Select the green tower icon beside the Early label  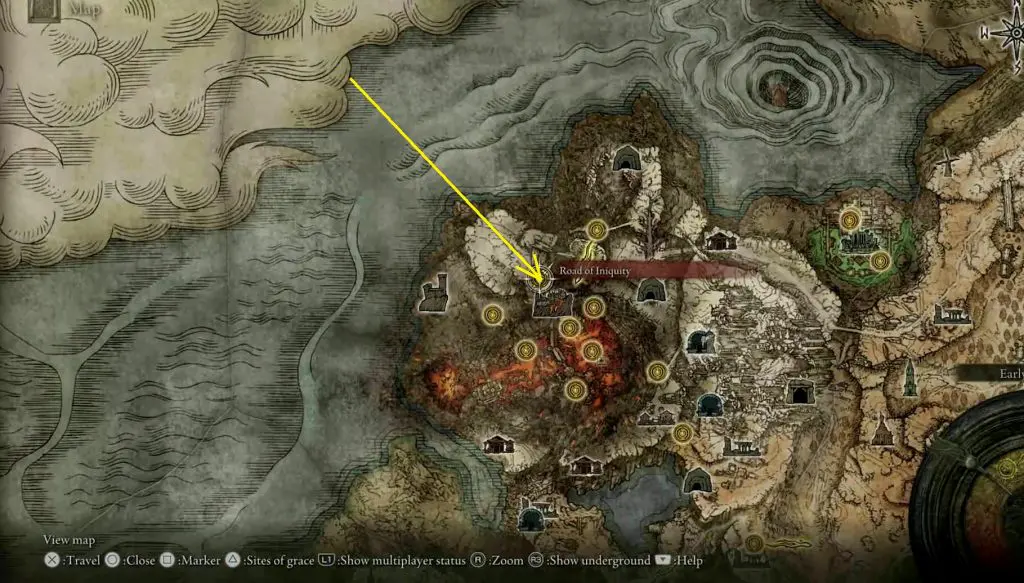[911, 378]
